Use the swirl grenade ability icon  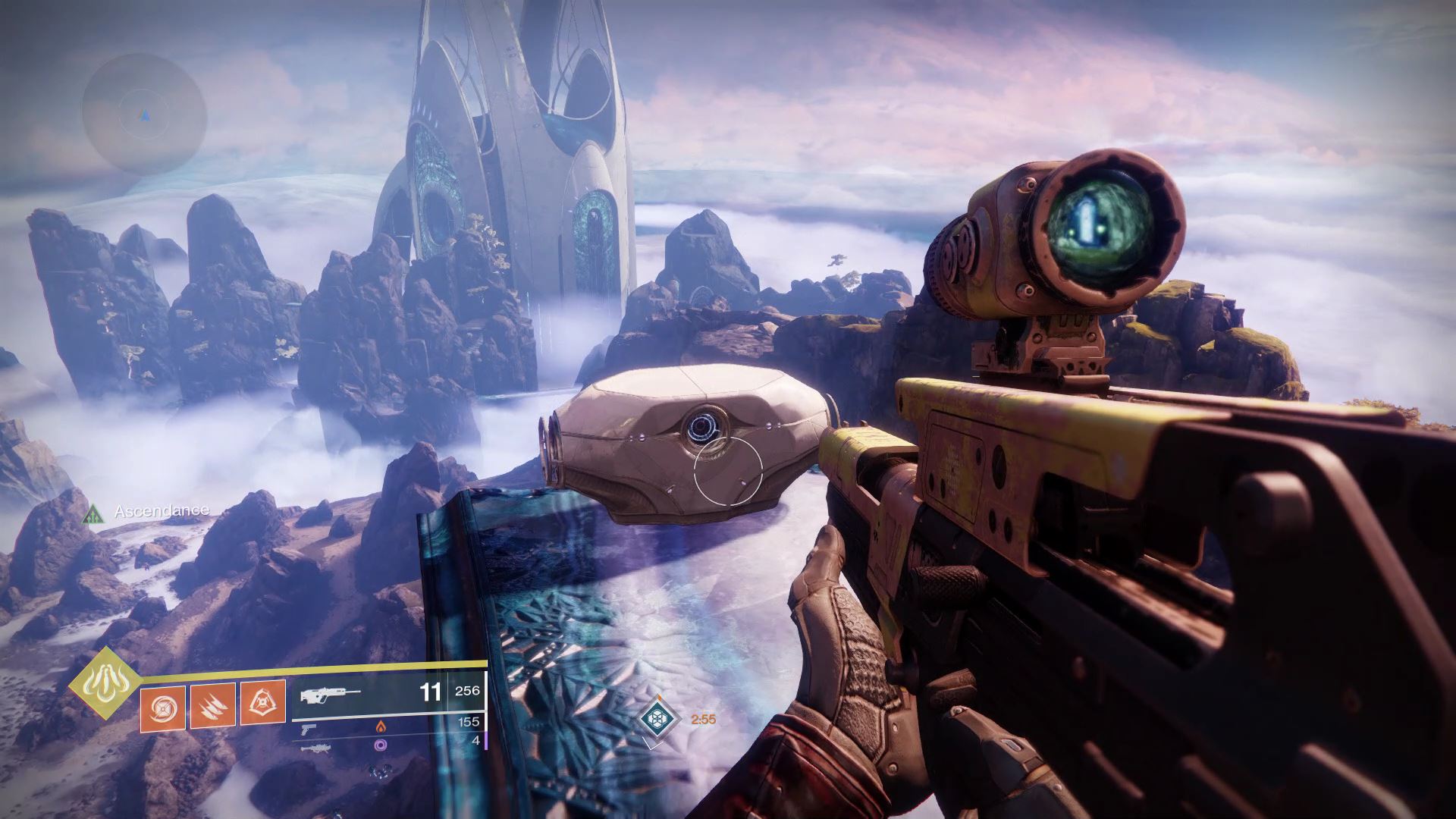coord(162,705)
